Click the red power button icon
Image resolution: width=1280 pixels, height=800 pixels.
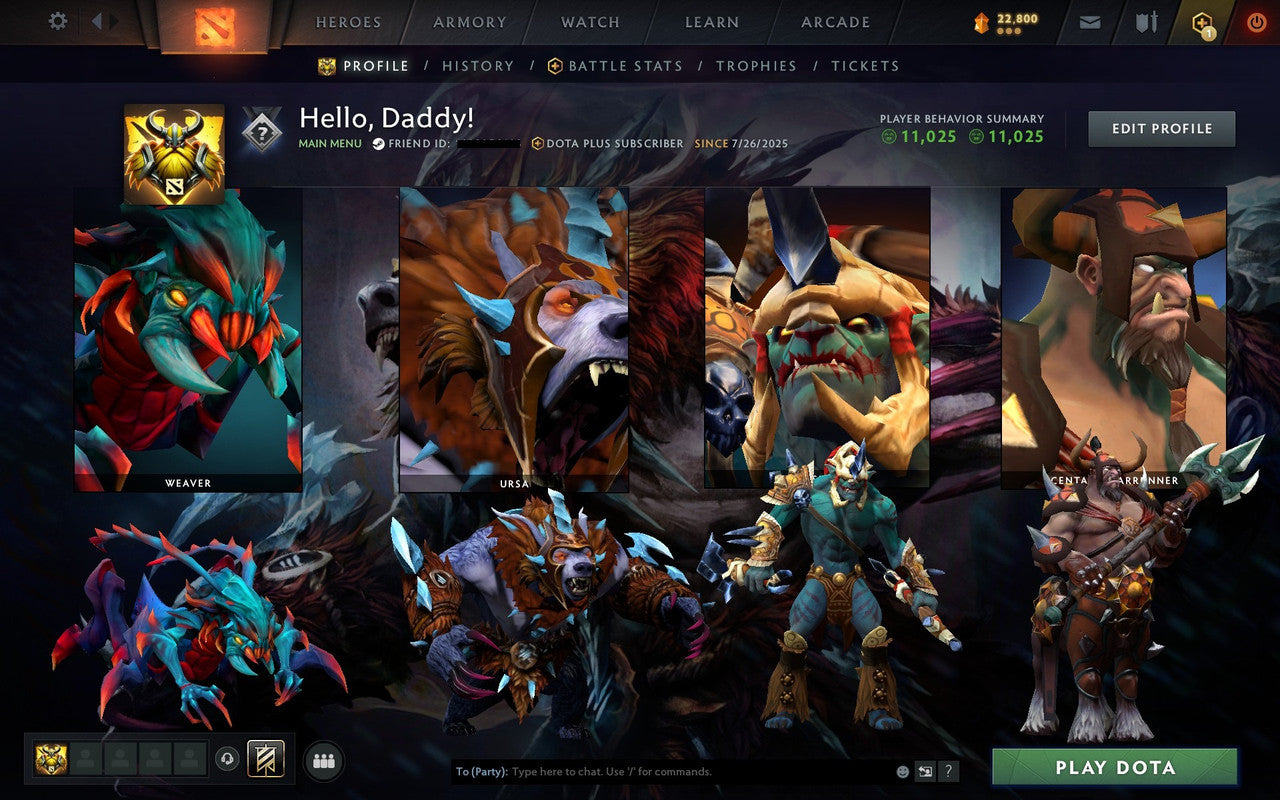pyautogui.click(x=1256, y=20)
